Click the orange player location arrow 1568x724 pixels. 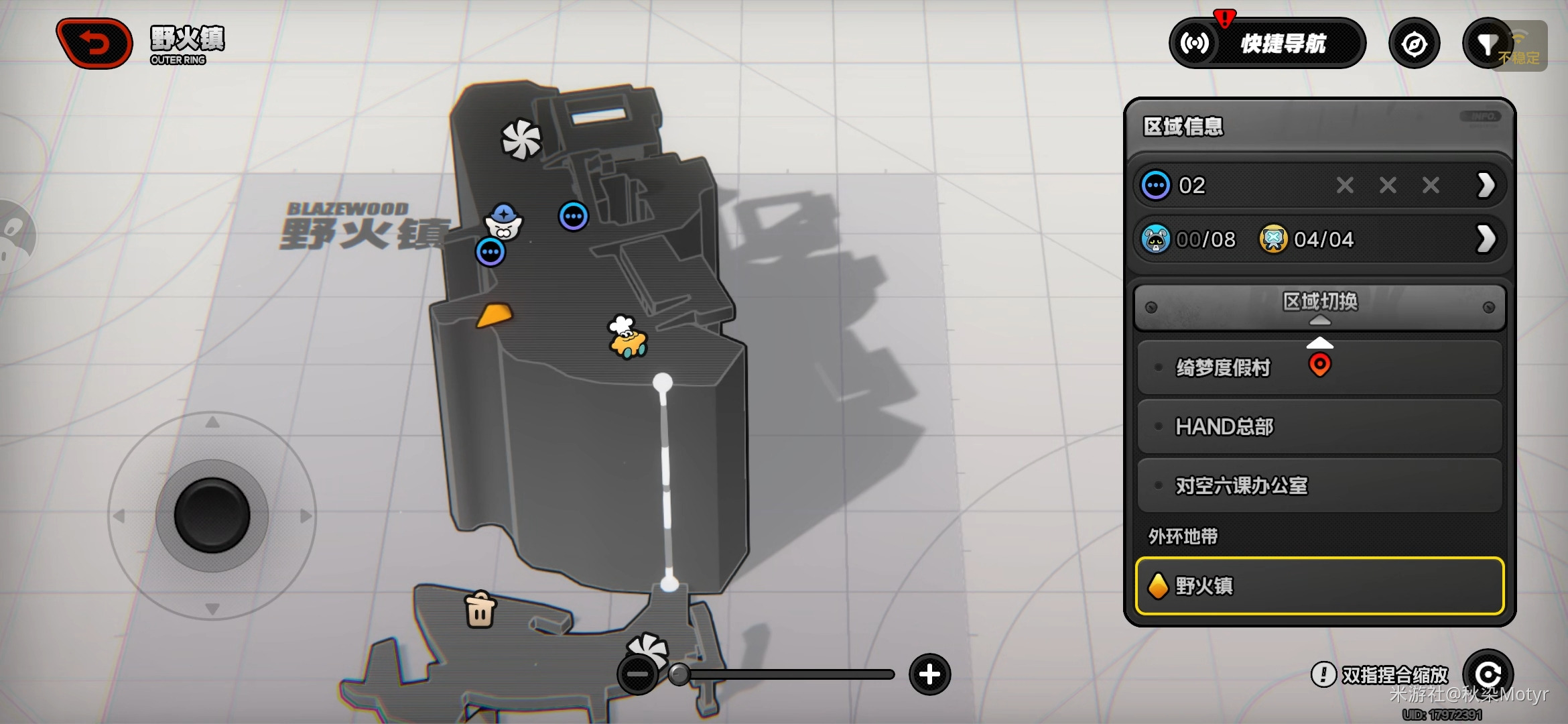coord(495,314)
